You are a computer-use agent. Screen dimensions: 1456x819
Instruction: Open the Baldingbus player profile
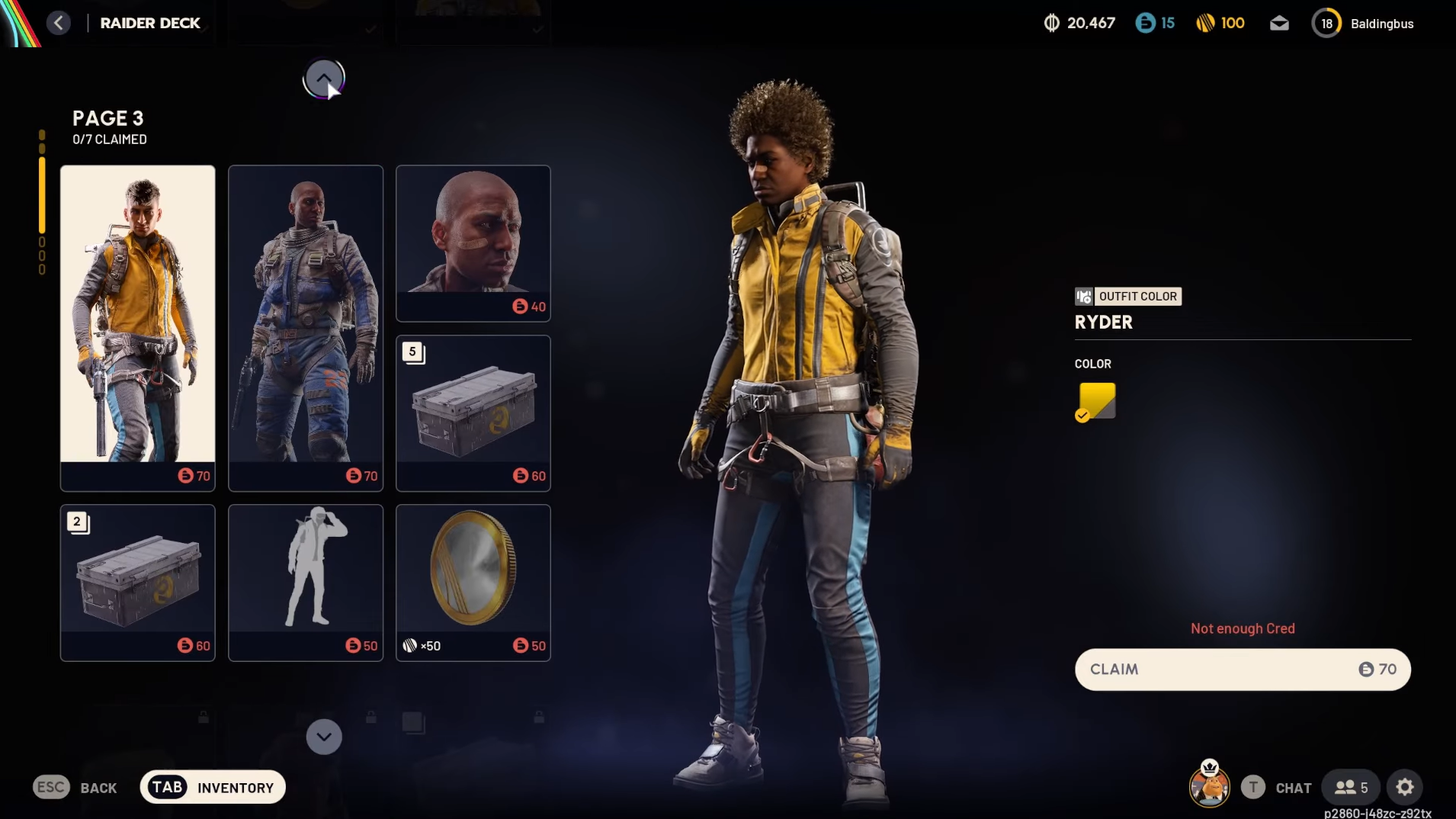pyautogui.click(x=1363, y=24)
